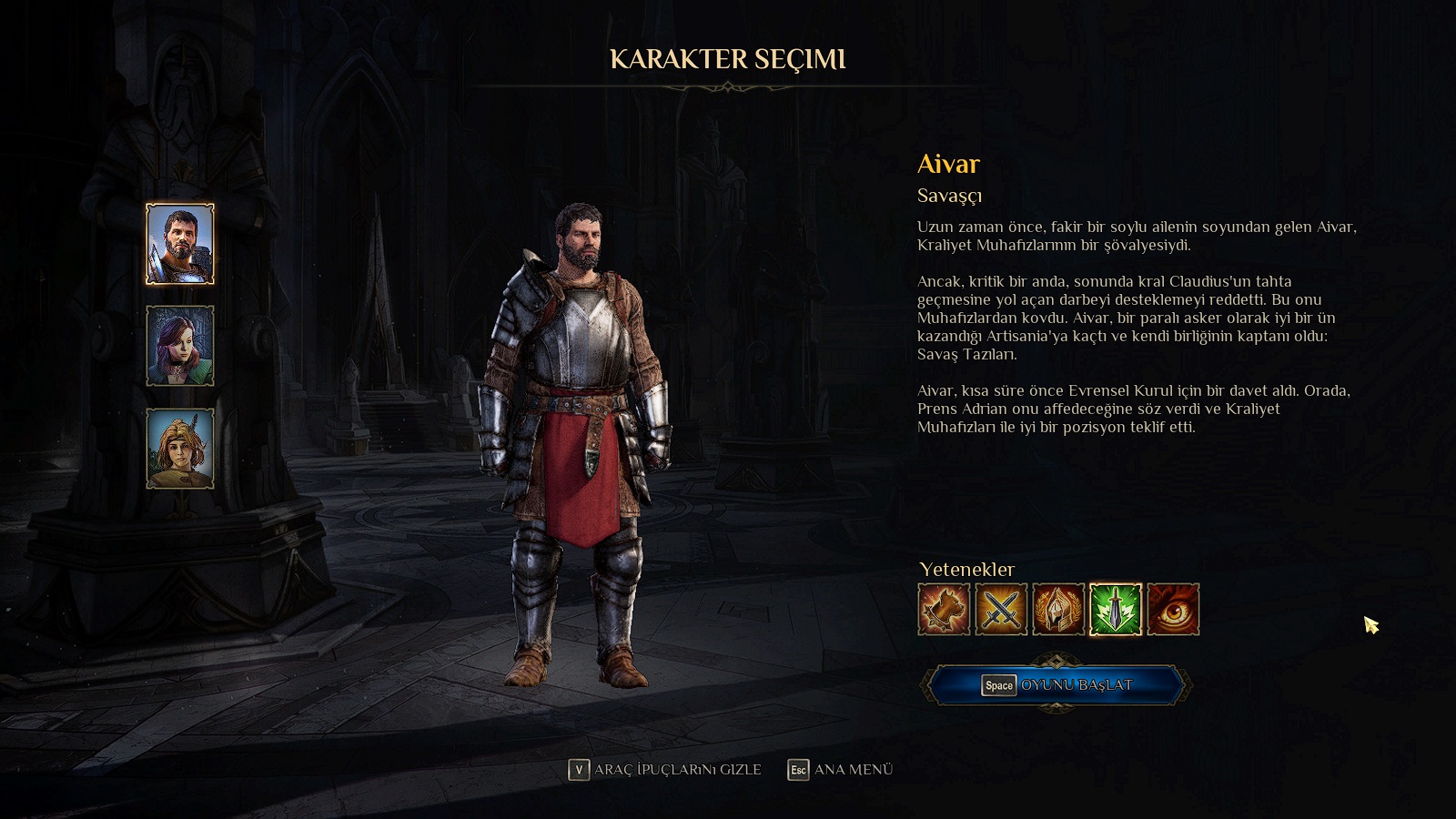Hide tooltips via Araç İpuçlarını Gizle

point(665,770)
